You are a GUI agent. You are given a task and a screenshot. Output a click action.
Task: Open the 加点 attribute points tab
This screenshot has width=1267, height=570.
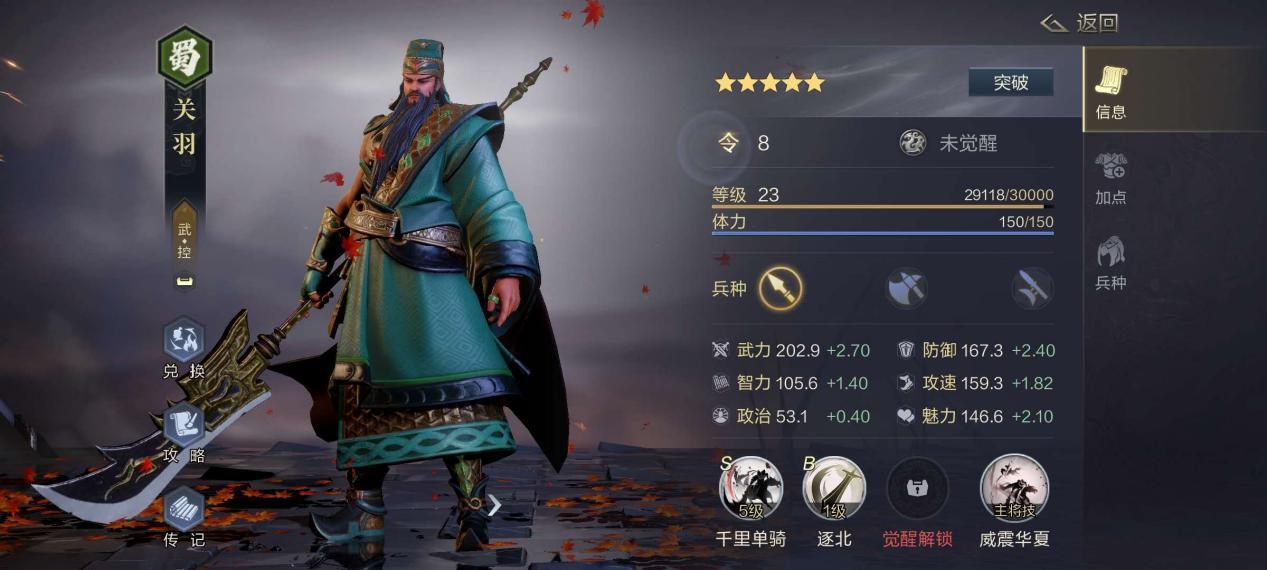point(1110,177)
